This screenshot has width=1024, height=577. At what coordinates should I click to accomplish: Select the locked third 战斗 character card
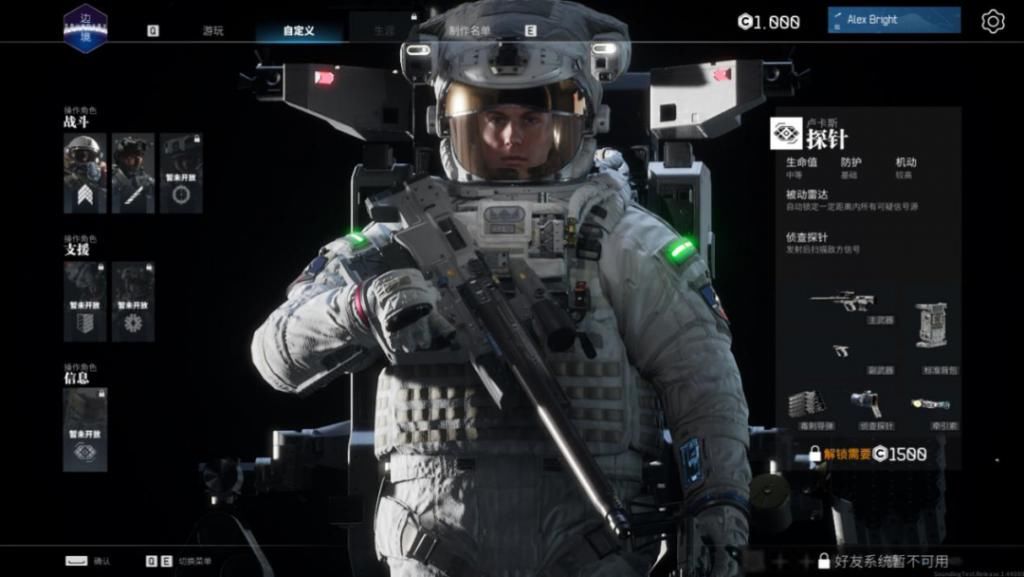(181, 173)
